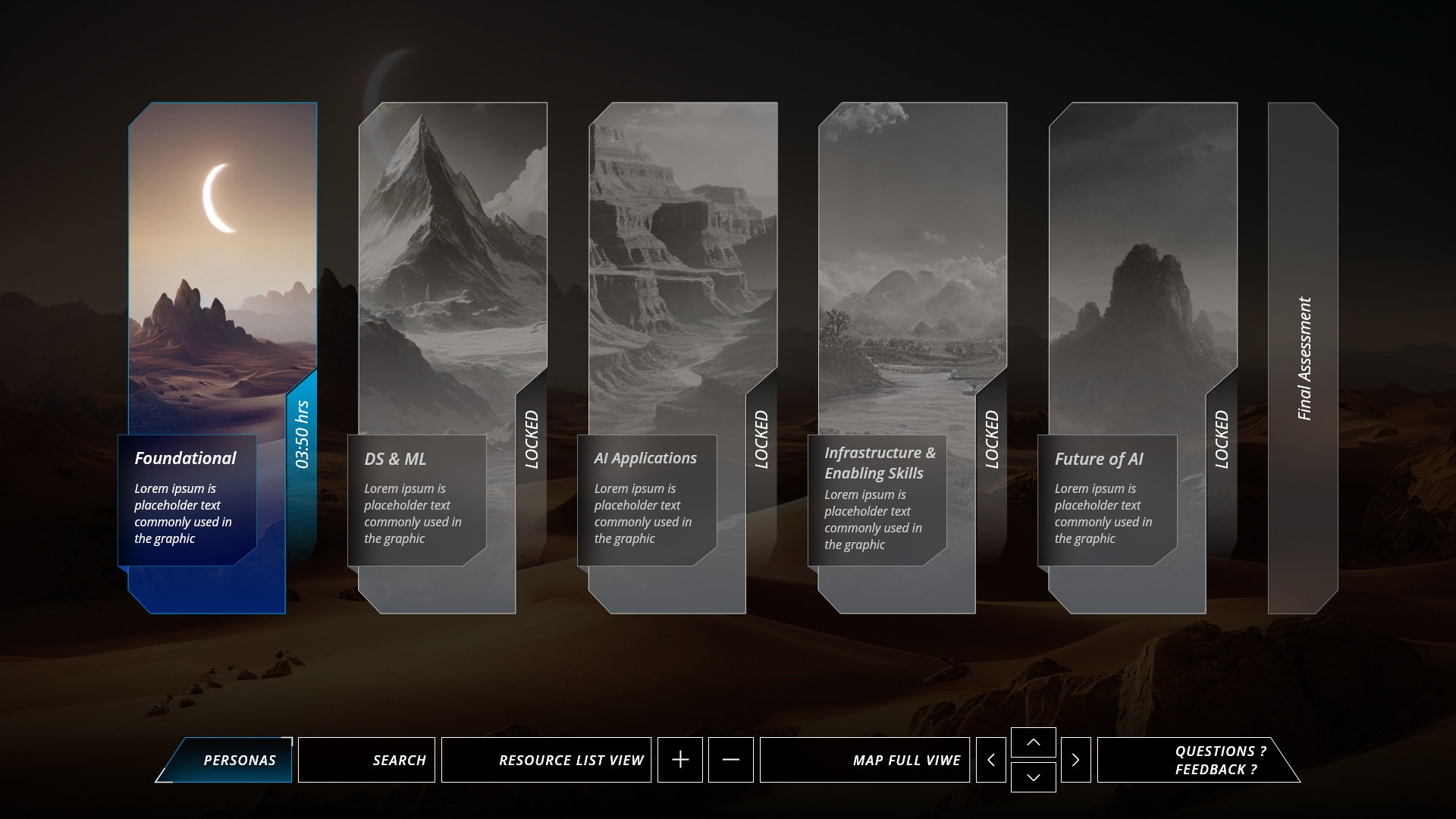The width and height of the screenshot is (1456, 819).
Task: Open Infrastructure & Enabling Skills card
Action: [912, 303]
